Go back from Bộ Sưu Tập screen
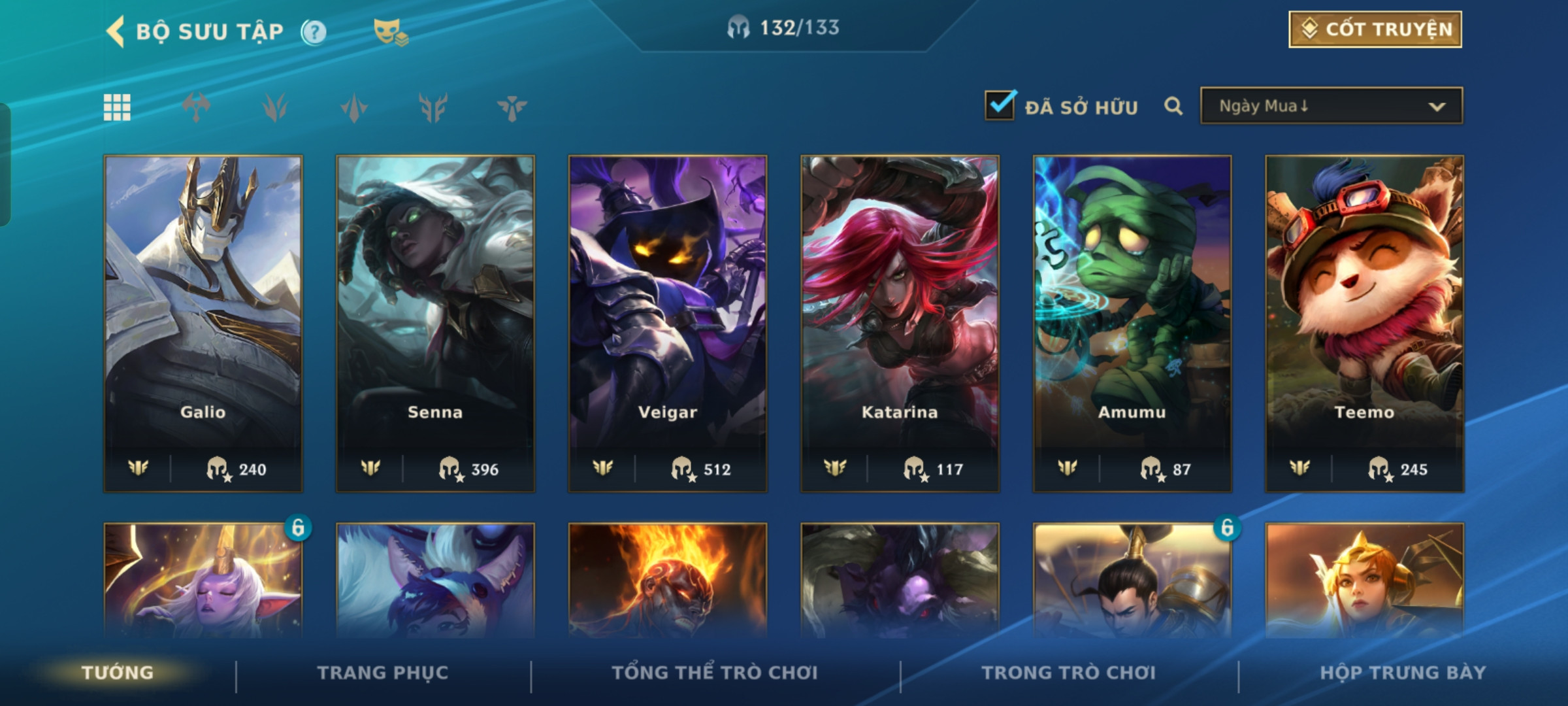 tap(116, 31)
